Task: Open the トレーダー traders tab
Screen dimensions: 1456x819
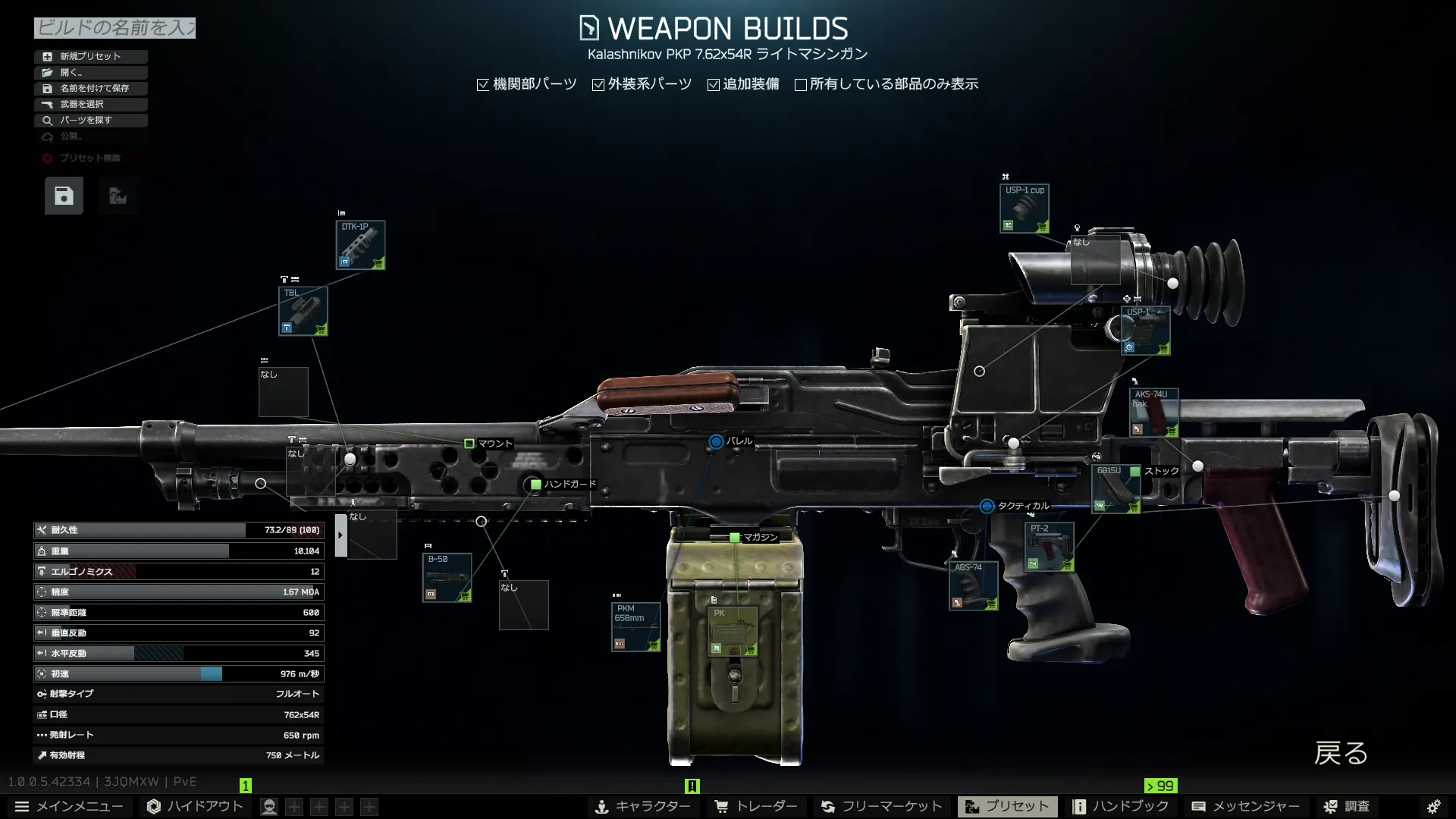Action: coord(756,806)
